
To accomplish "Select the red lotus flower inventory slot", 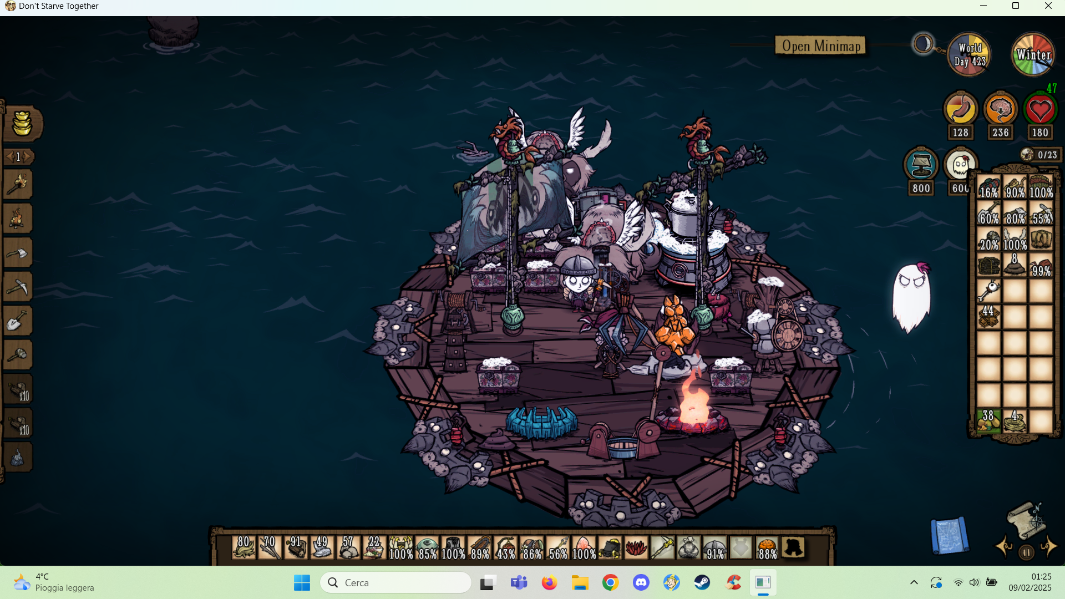I will click(x=636, y=547).
